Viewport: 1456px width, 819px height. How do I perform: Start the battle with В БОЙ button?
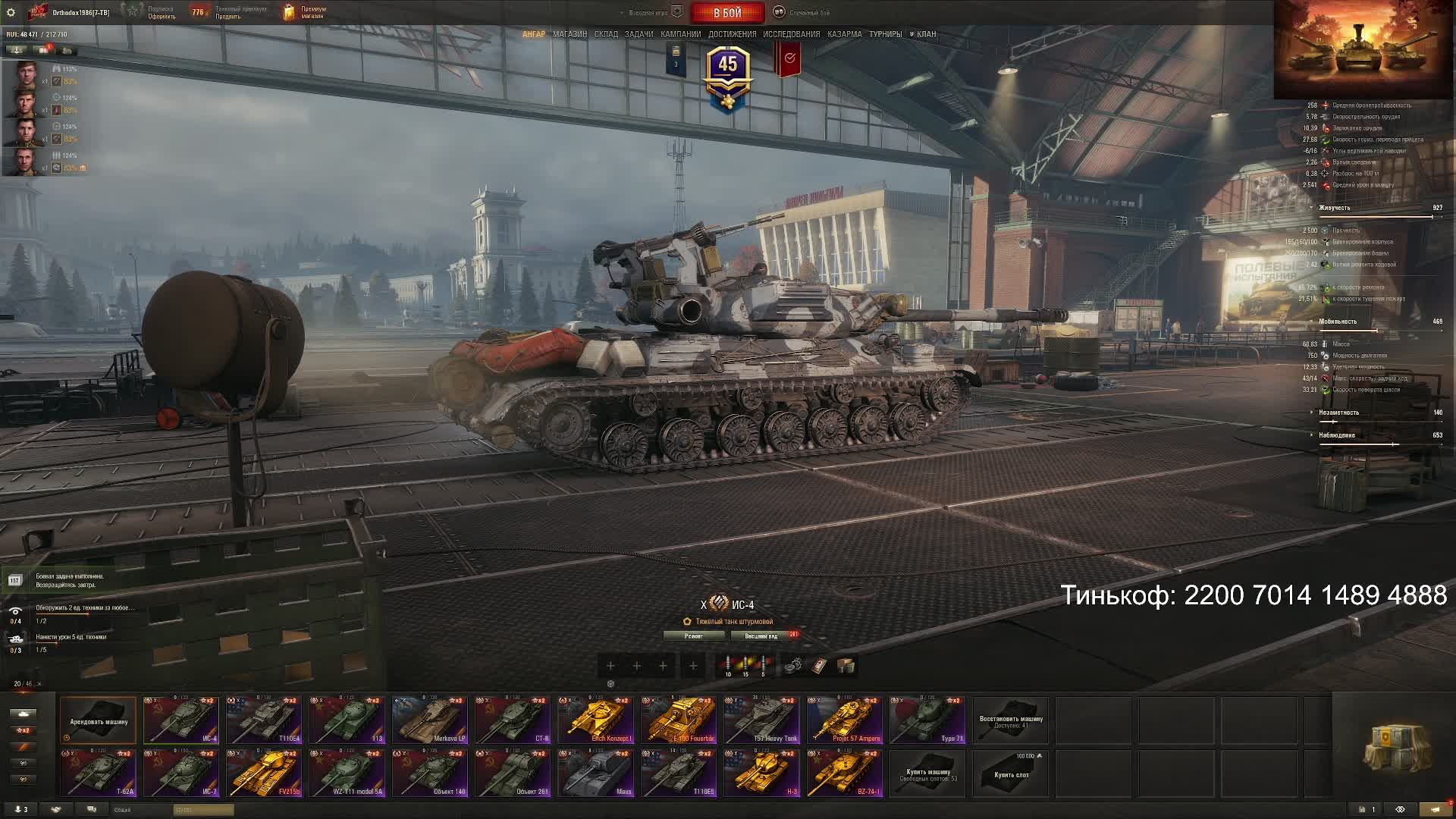tap(727, 13)
